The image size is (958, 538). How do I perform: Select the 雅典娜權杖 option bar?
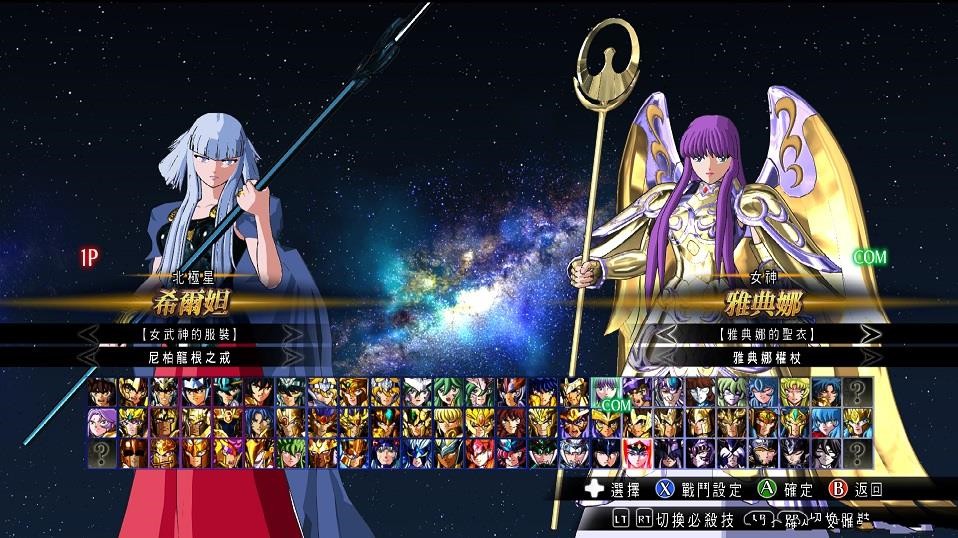coord(771,356)
